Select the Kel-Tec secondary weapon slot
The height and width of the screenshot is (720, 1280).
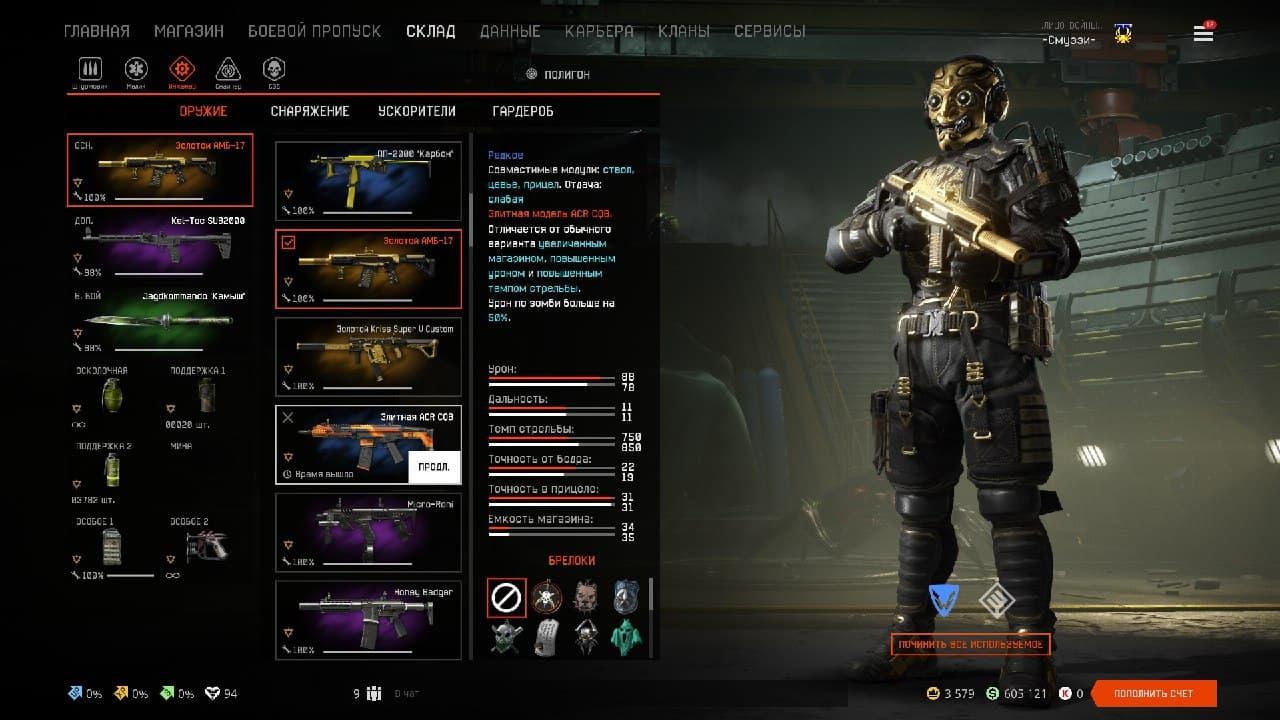click(x=160, y=244)
